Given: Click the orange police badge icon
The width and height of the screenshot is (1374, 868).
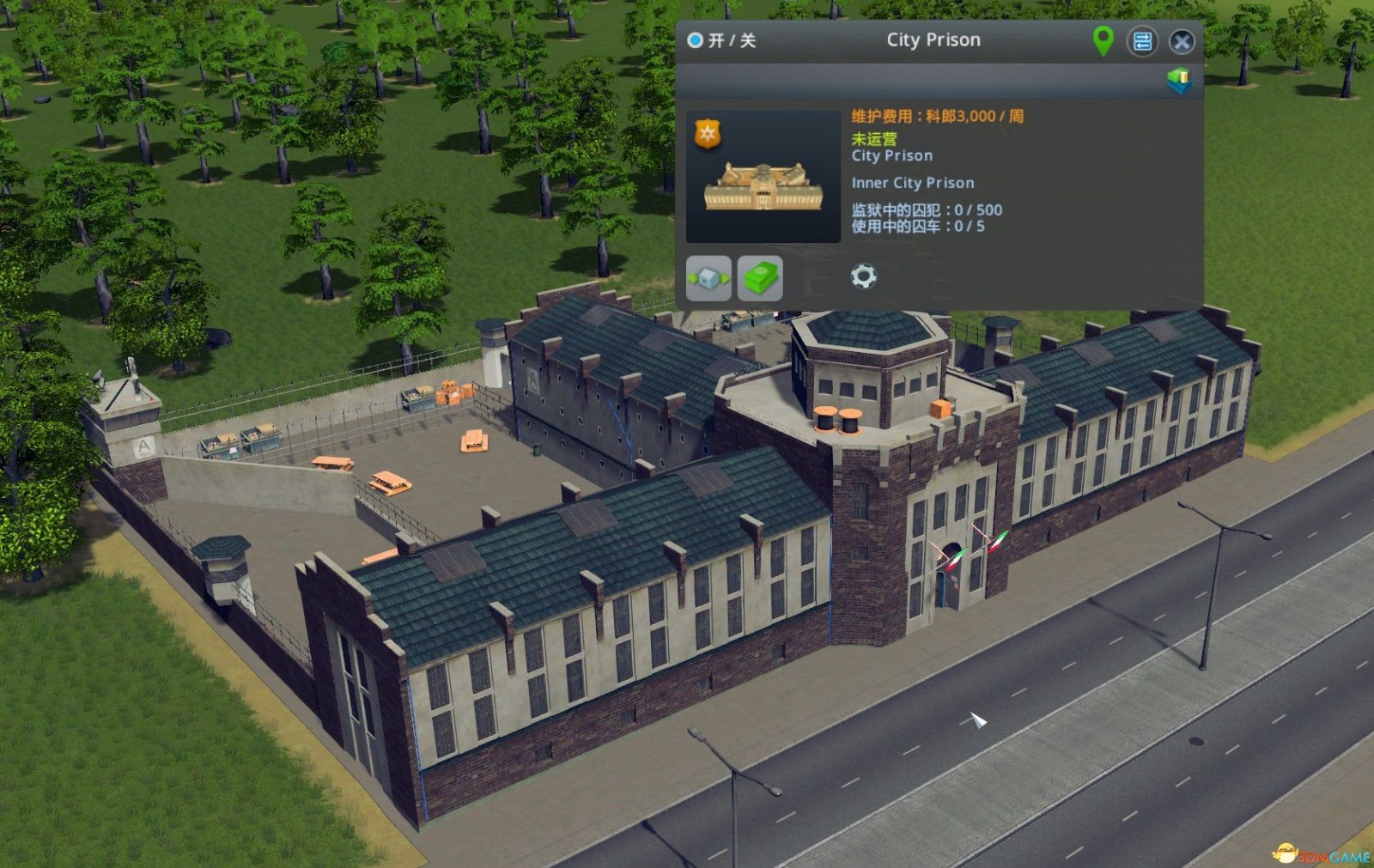Looking at the screenshot, I should tap(707, 134).
